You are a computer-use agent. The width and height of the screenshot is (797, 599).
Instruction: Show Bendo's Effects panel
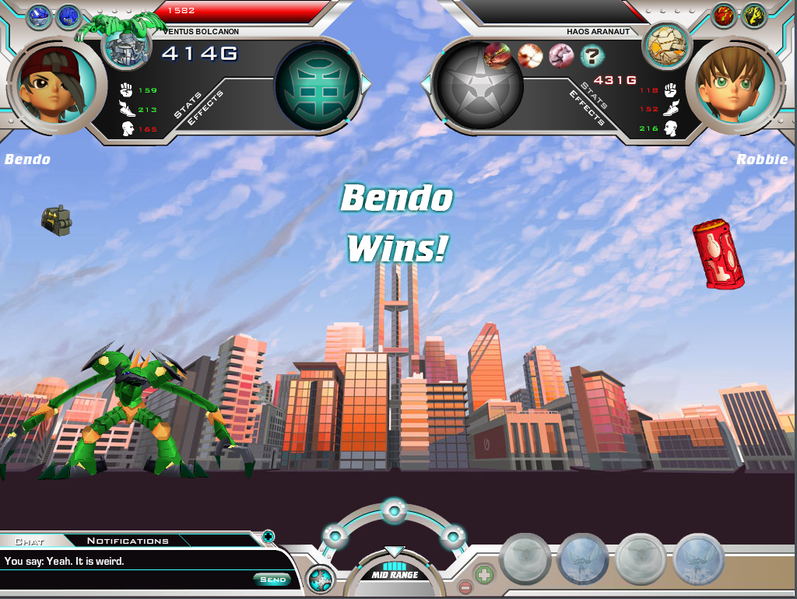204,110
